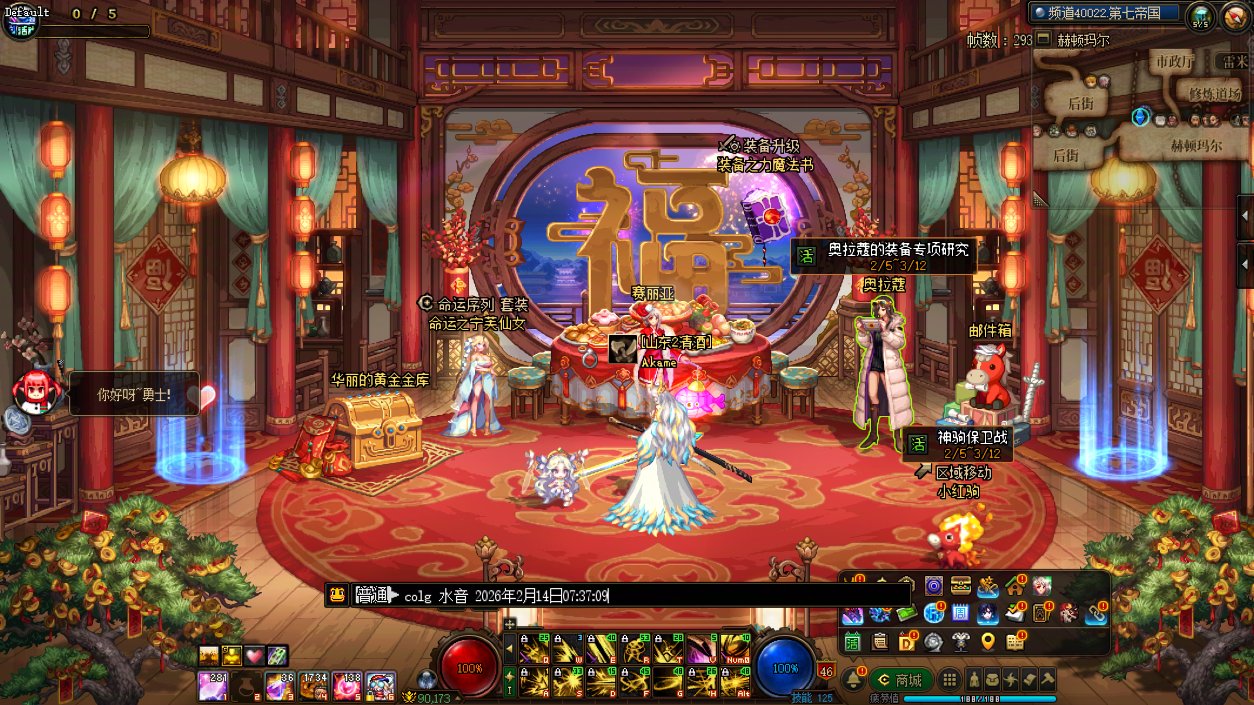Select 市政厅 on the minimap
This screenshot has height=705, width=1254.
click(x=1174, y=62)
